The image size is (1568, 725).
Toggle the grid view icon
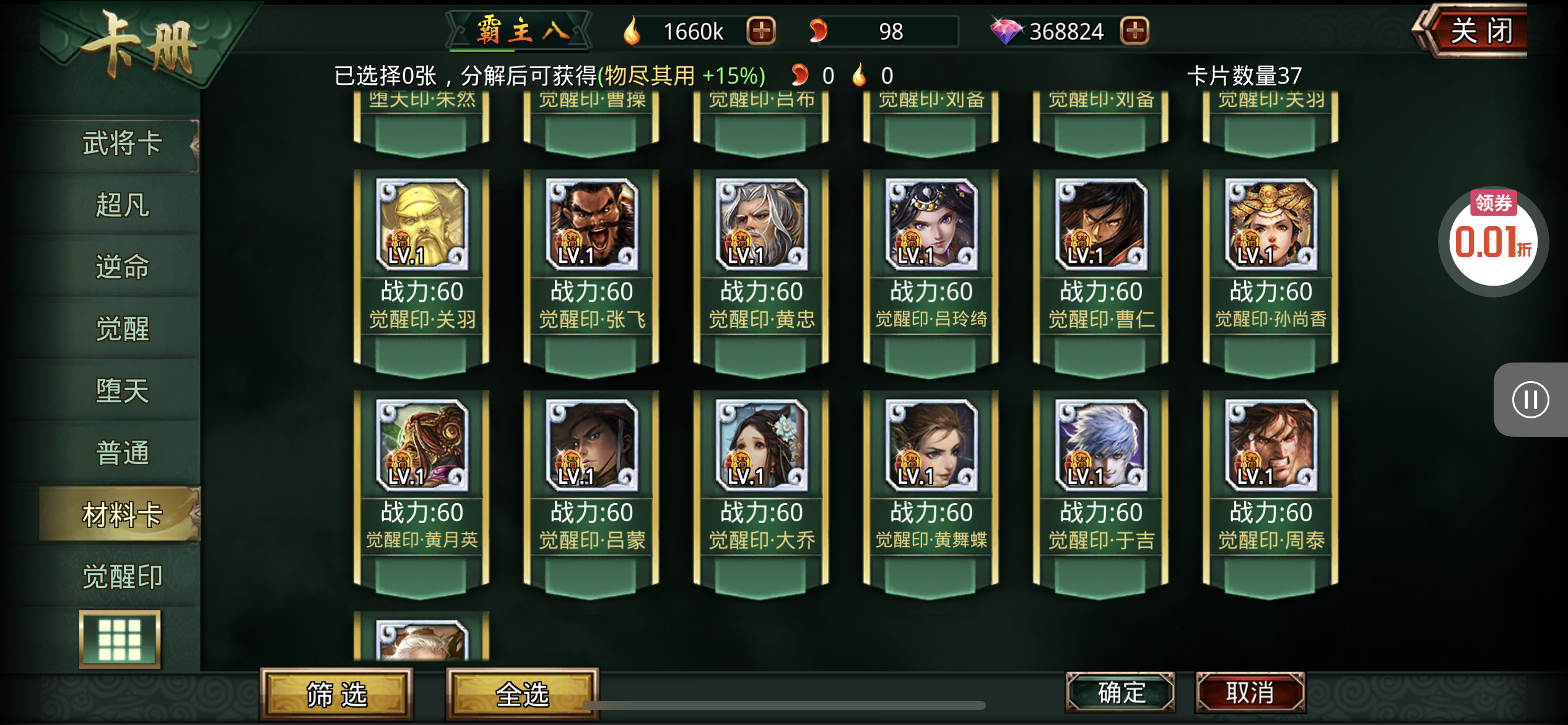(x=120, y=639)
